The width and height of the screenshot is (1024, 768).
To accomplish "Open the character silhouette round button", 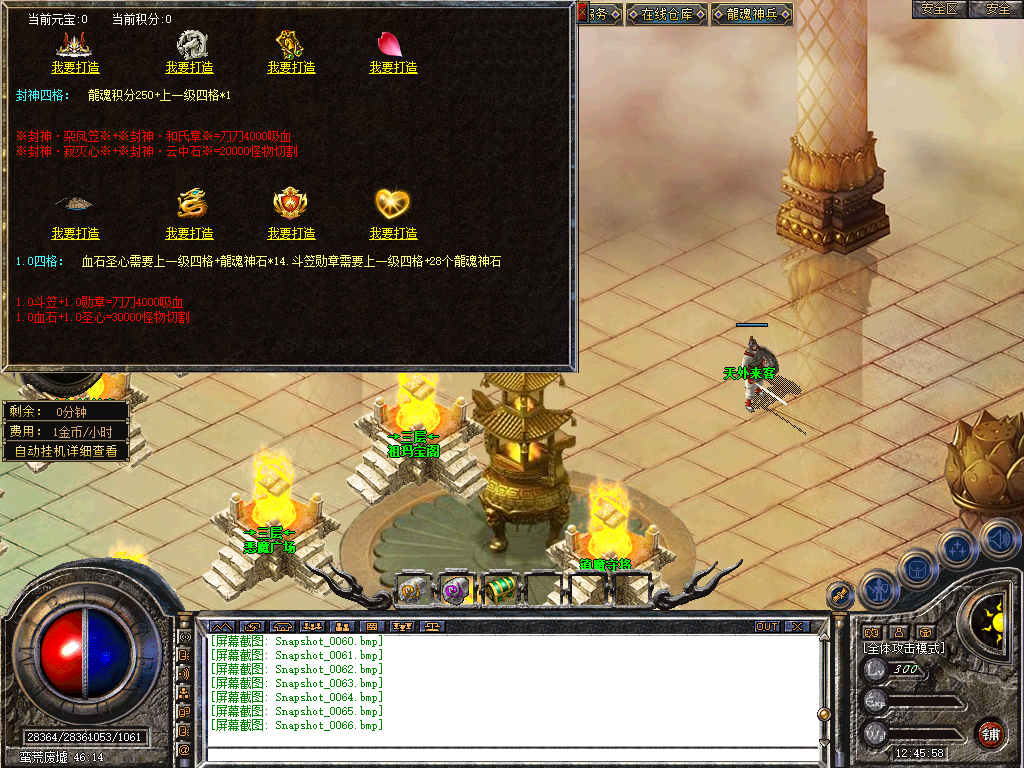I will [878, 590].
